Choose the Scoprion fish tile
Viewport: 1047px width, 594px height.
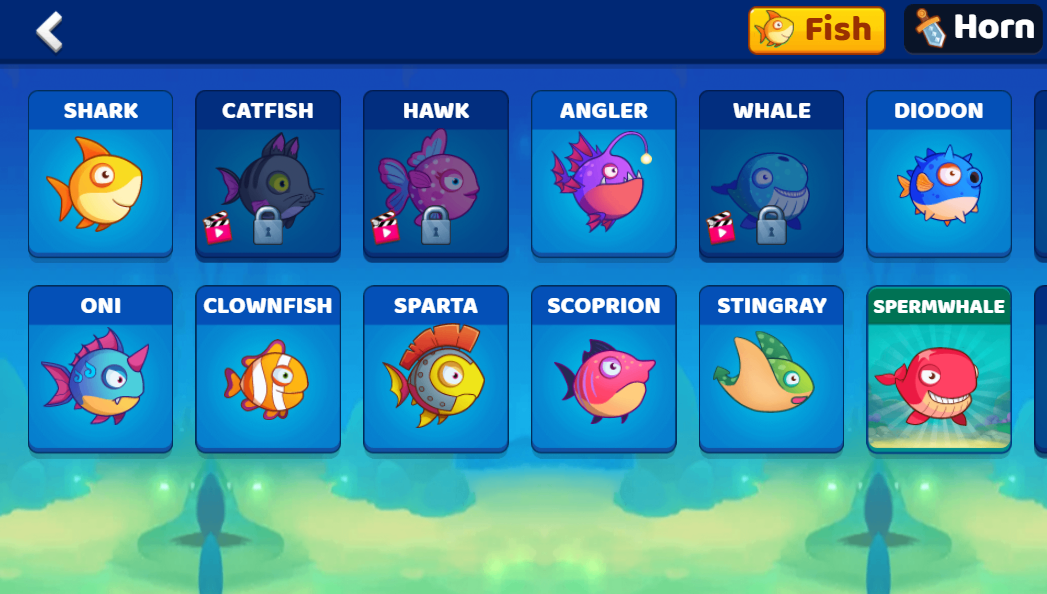click(x=603, y=370)
